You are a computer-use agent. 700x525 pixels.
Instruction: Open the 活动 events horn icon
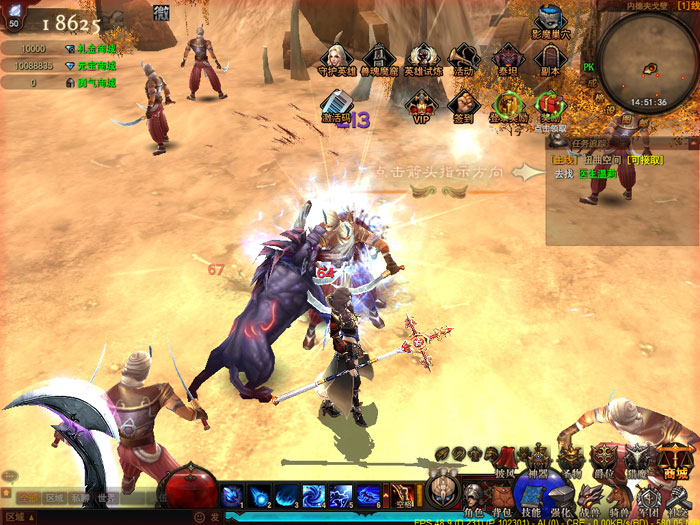pos(463,58)
